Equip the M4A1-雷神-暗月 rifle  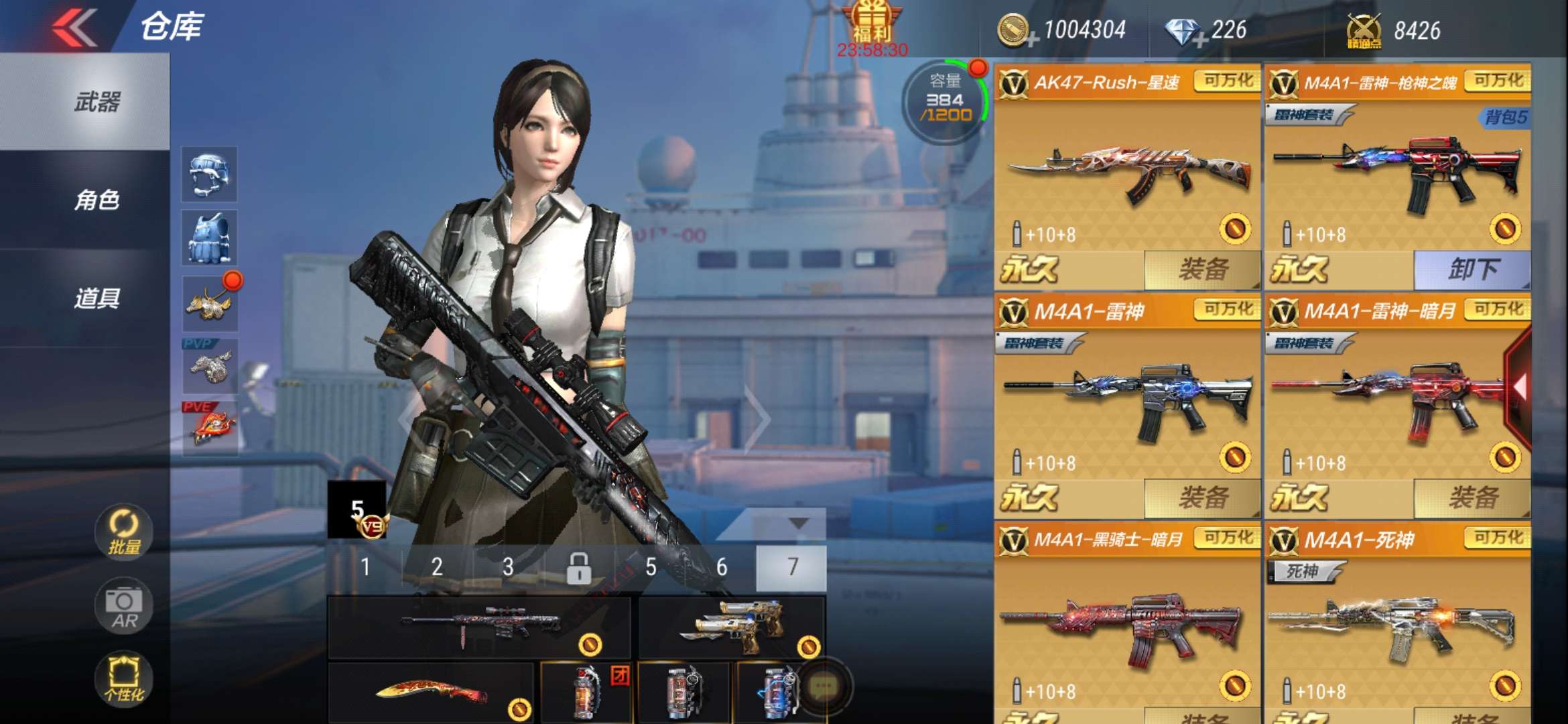tap(1472, 498)
